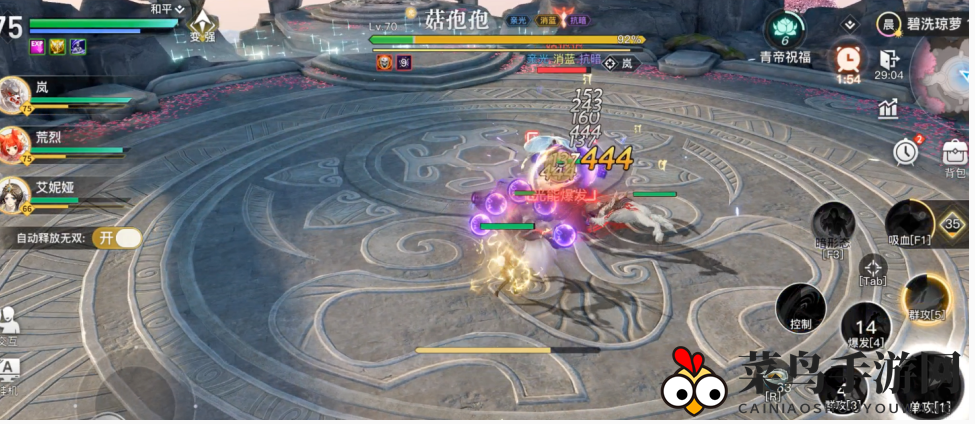Open the bar chart statistics icon
The image size is (975, 424).
(x=888, y=108)
